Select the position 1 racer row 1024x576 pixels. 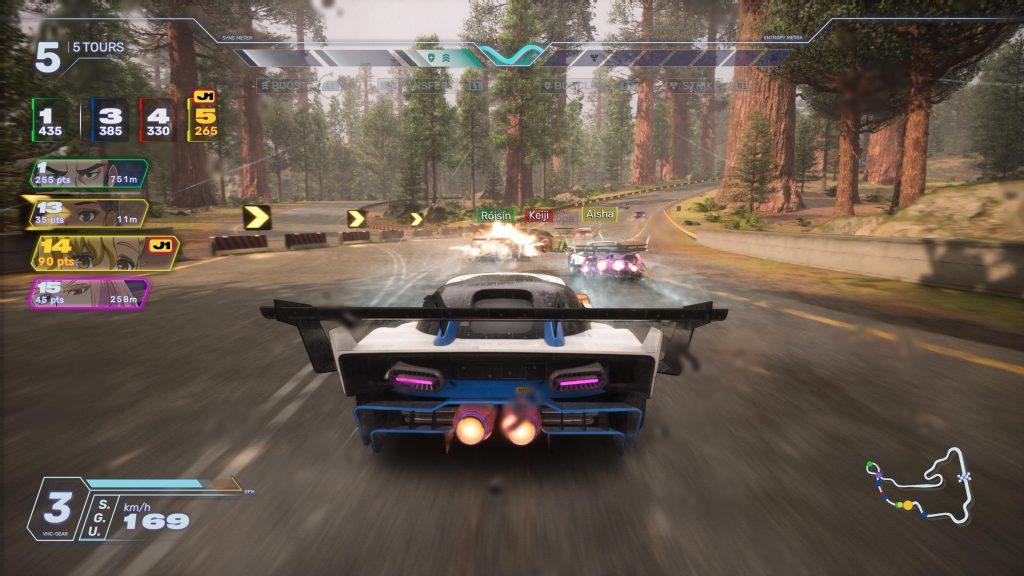pos(89,175)
